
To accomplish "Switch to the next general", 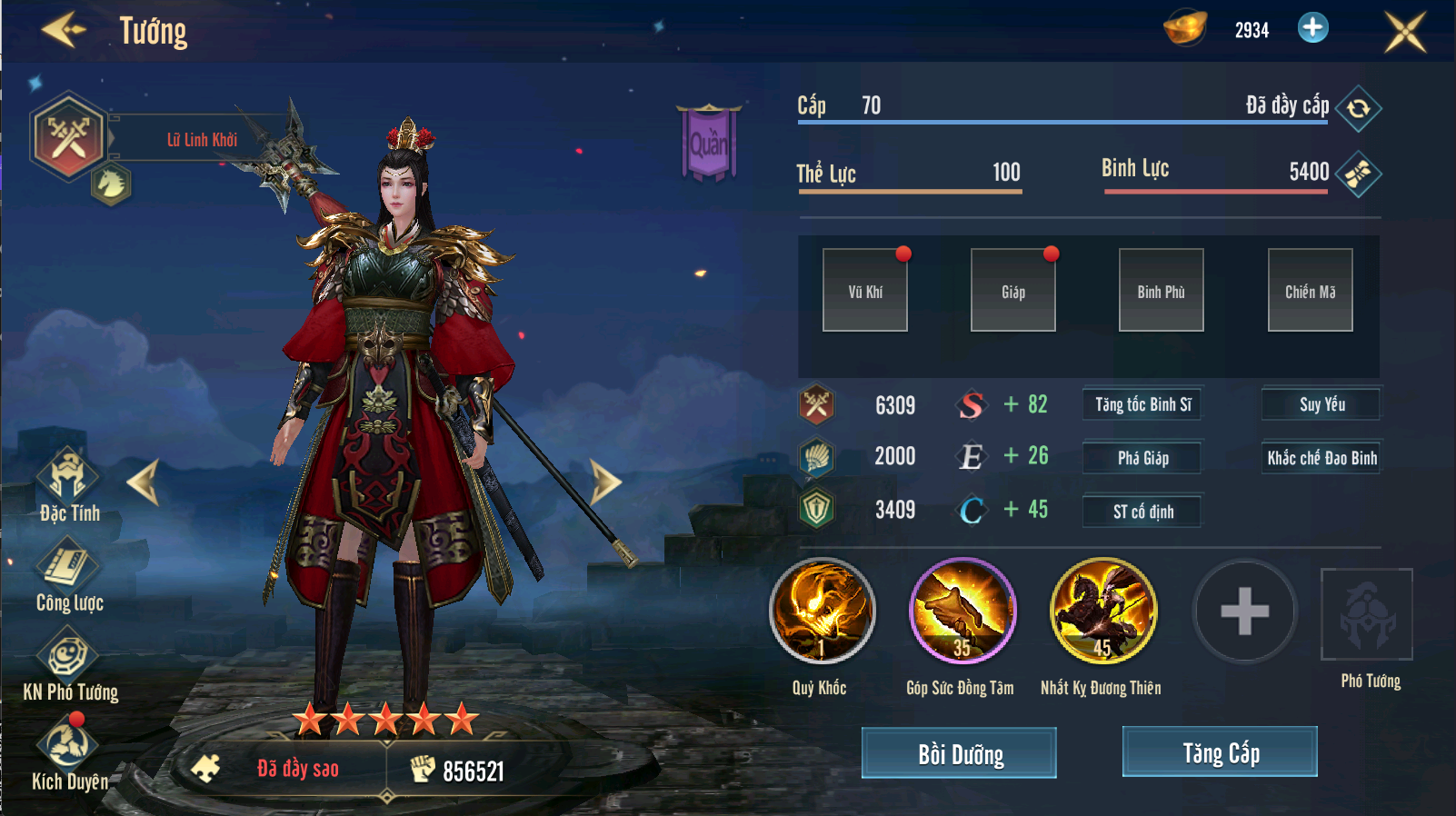I will pos(604,482).
